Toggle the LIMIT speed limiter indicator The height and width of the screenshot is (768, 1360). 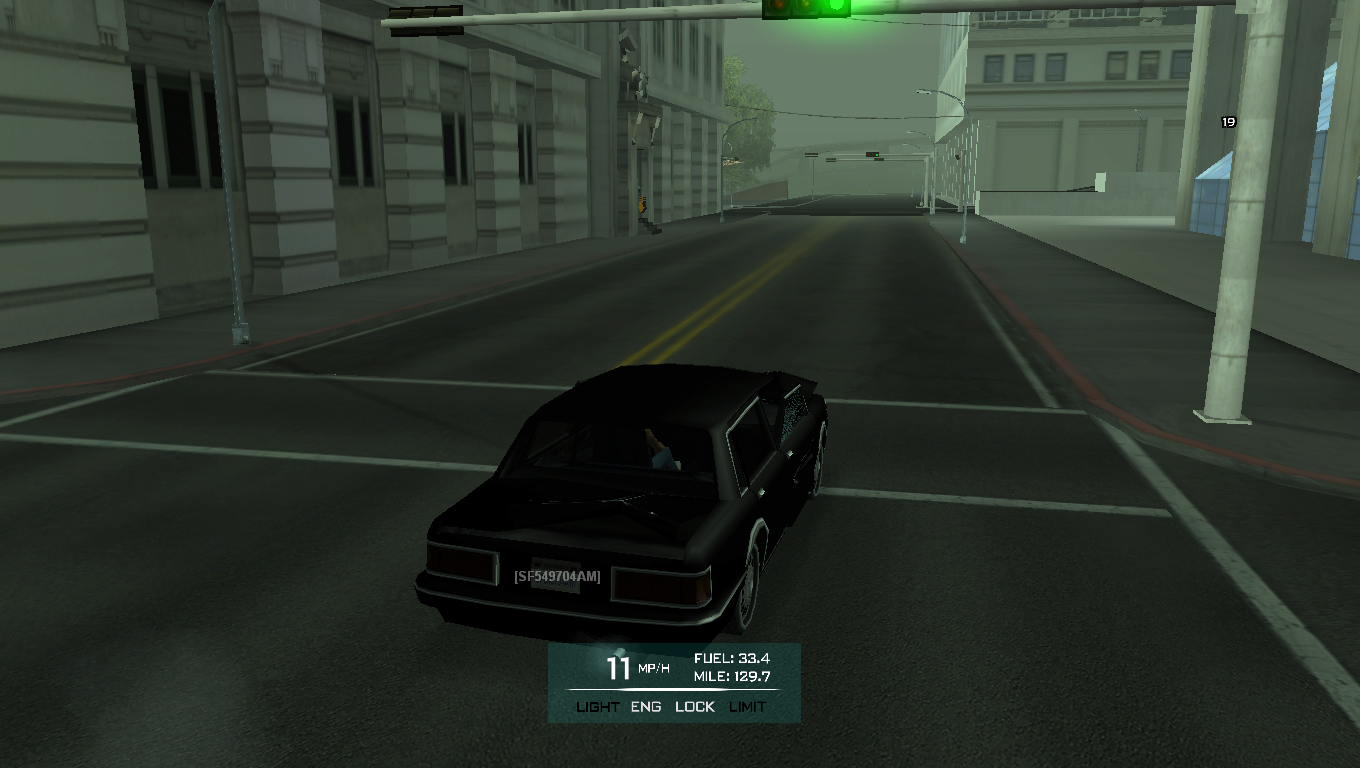pyautogui.click(x=748, y=706)
